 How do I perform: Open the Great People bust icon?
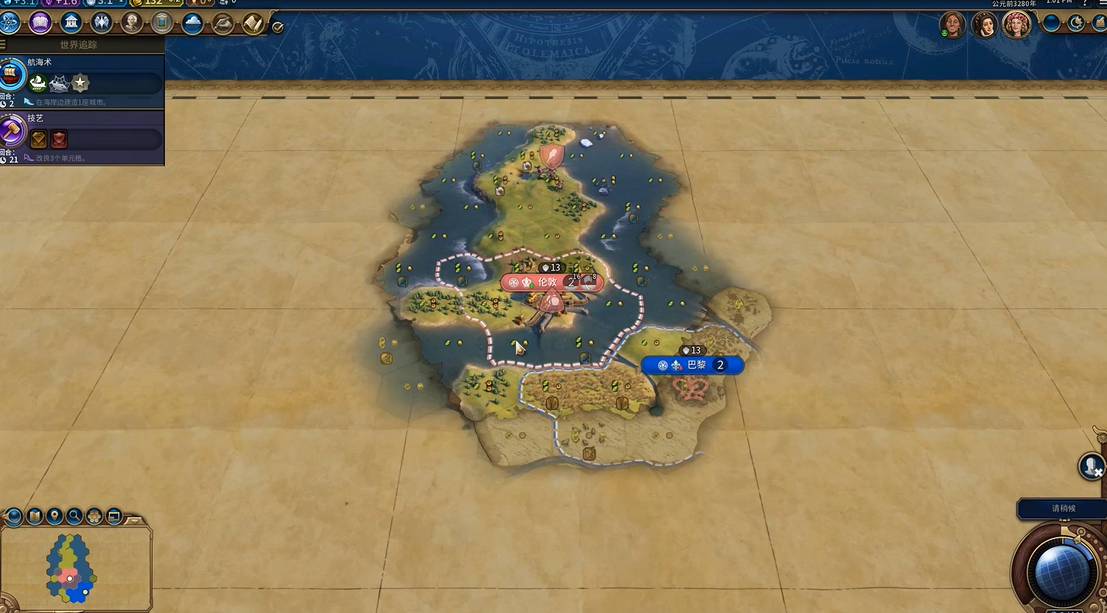pos(131,22)
